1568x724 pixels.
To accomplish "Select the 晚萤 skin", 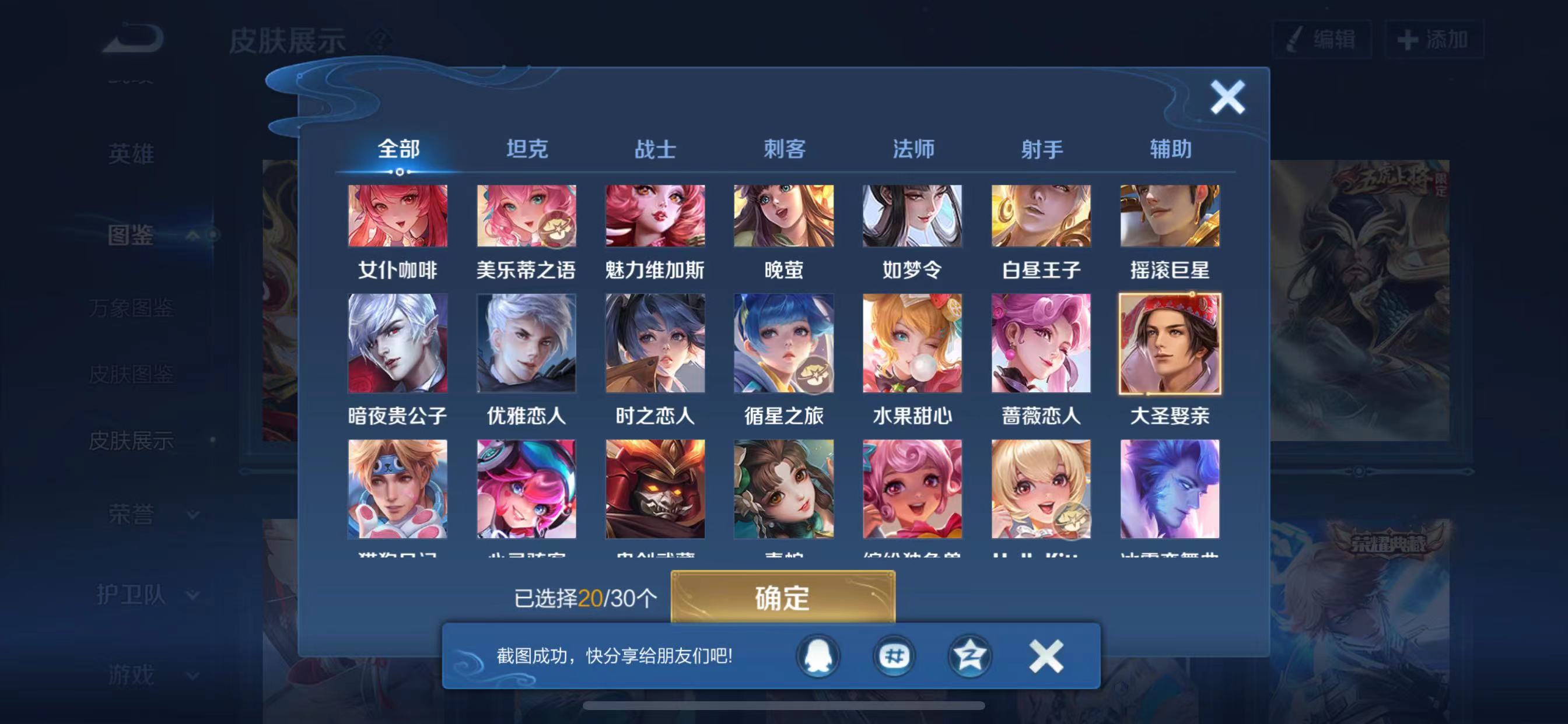I will click(783, 216).
